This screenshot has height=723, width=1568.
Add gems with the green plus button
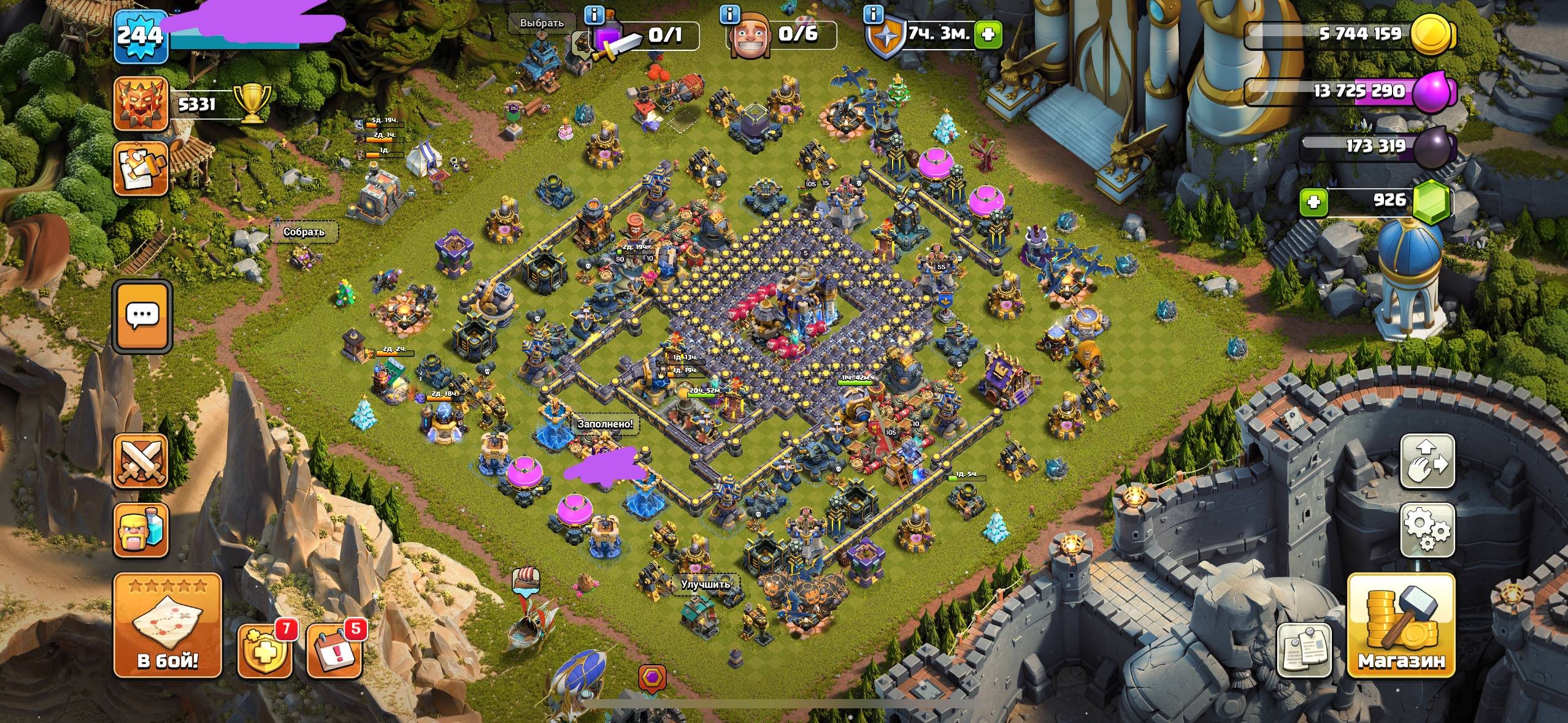(x=1313, y=201)
